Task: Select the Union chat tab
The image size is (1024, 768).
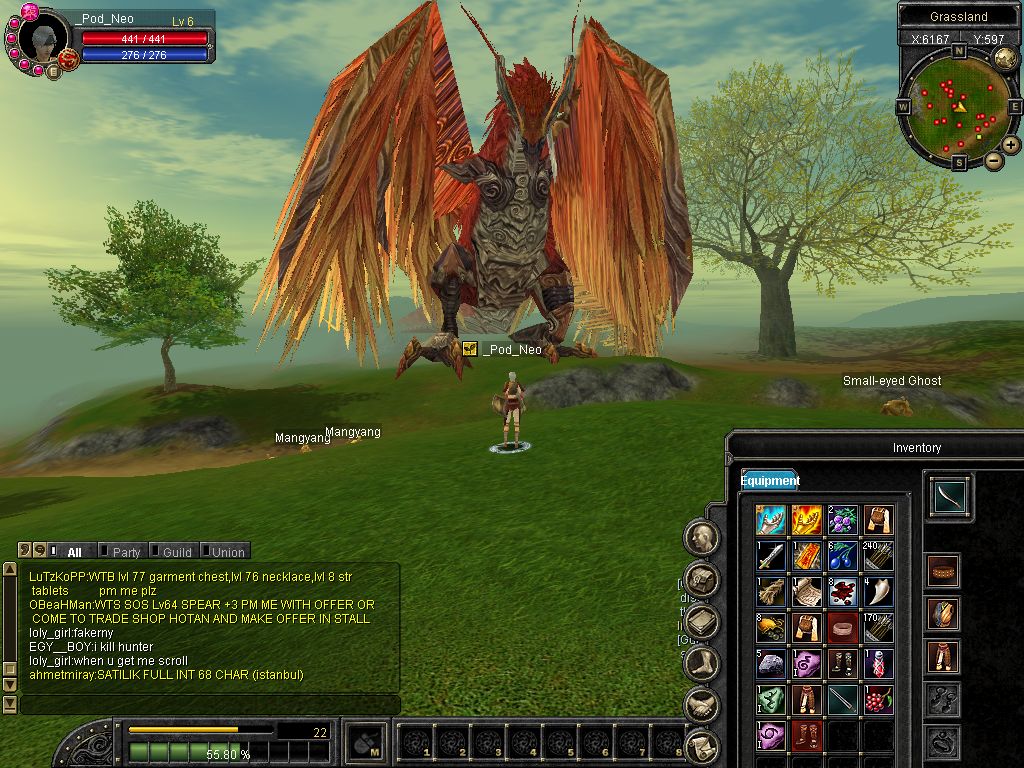Action: pyautogui.click(x=227, y=551)
